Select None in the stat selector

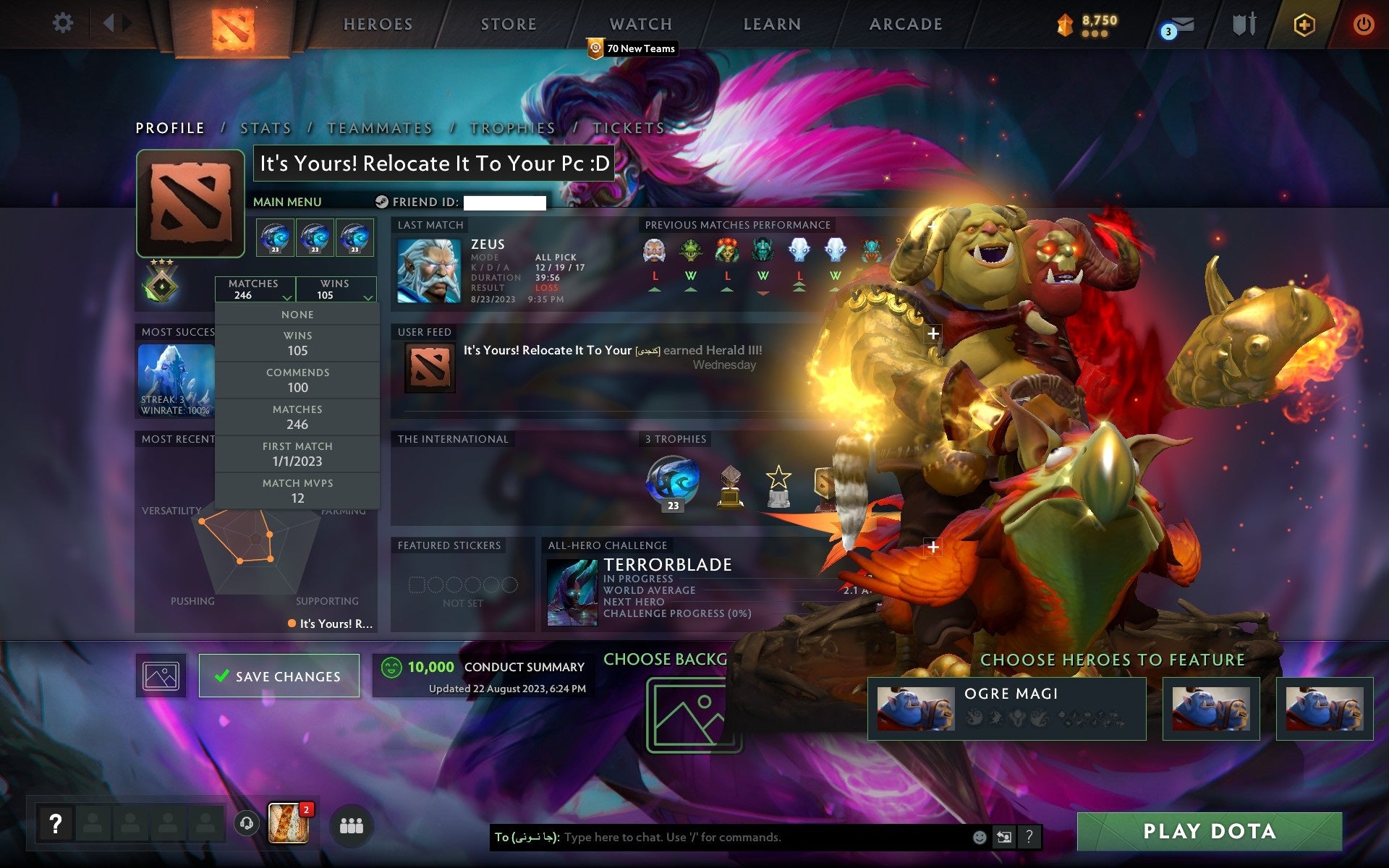pyautogui.click(x=297, y=314)
